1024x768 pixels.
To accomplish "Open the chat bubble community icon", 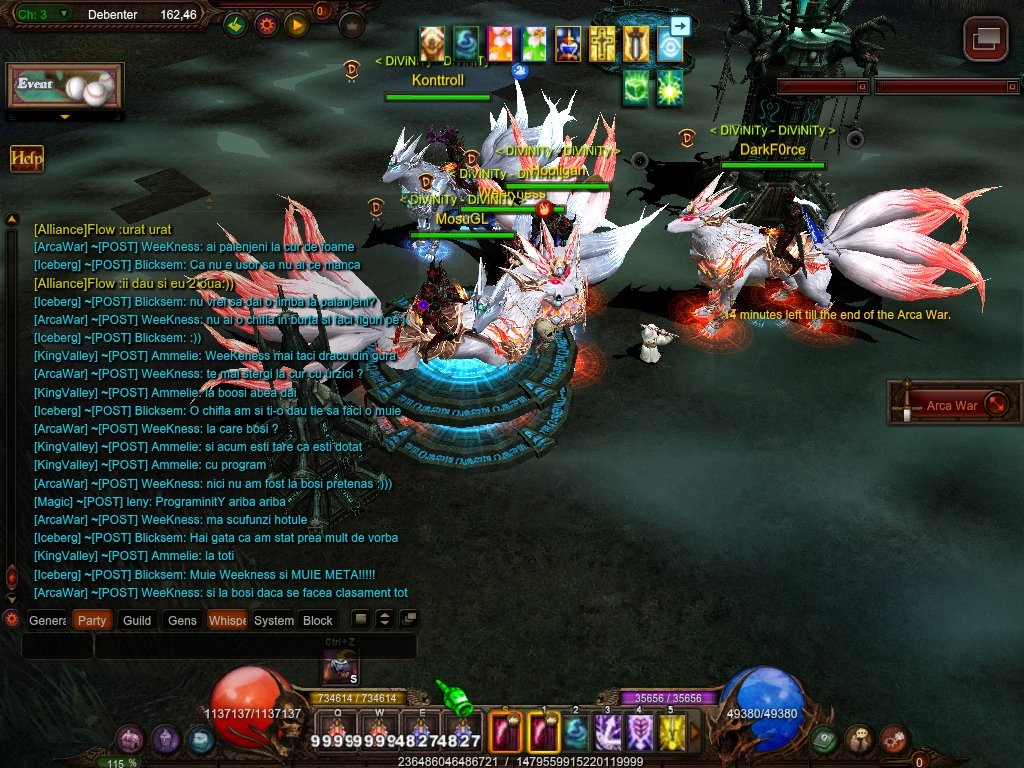I will tap(859, 739).
